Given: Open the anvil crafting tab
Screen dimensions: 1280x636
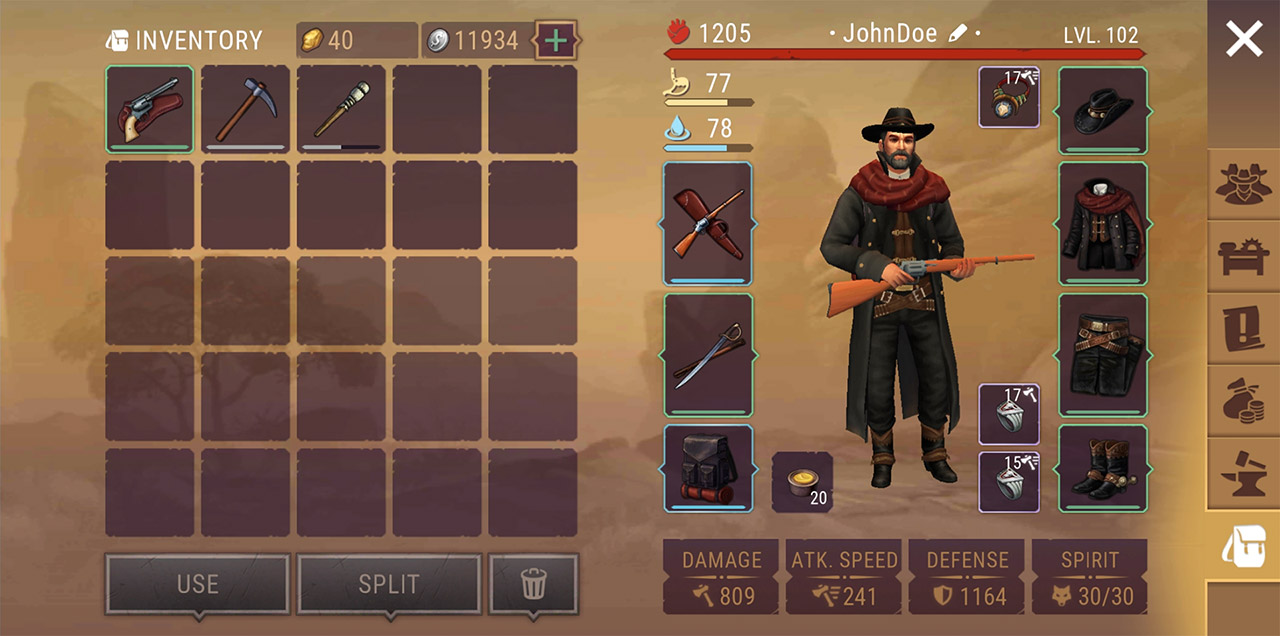Looking at the screenshot, I should (x=1243, y=473).
